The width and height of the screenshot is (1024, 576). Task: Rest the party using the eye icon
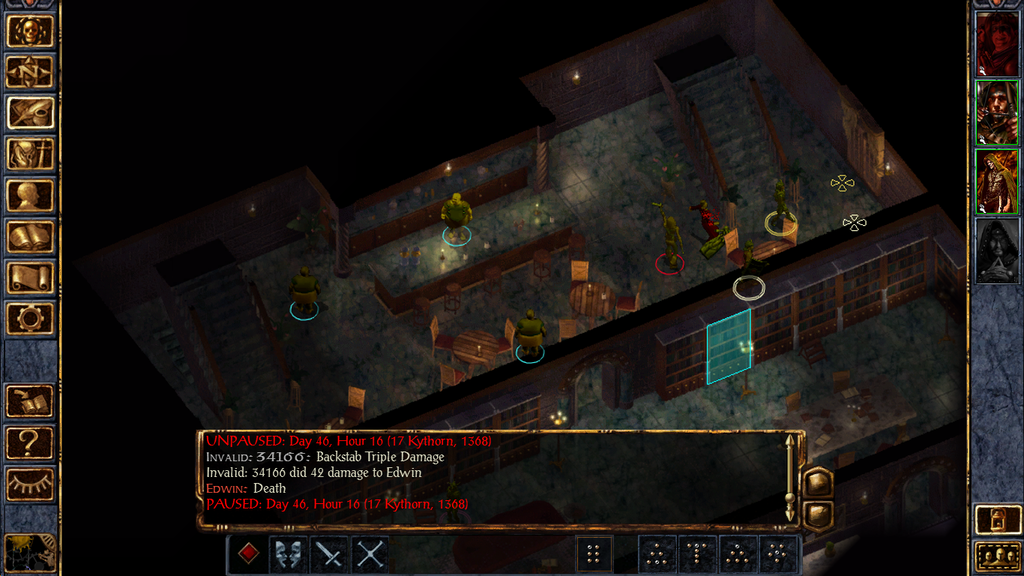point(30,484)
